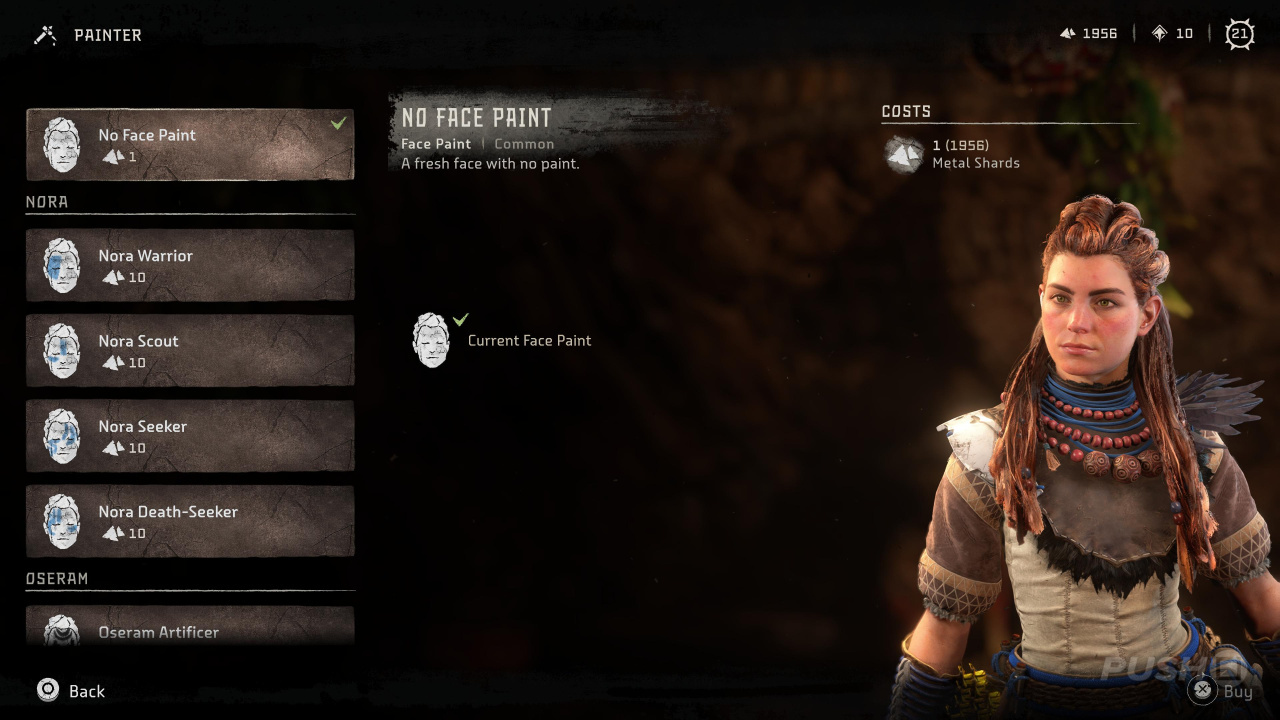Open the player level 21 badge
Screen dimensions: 1280x720
point(1239,33)
